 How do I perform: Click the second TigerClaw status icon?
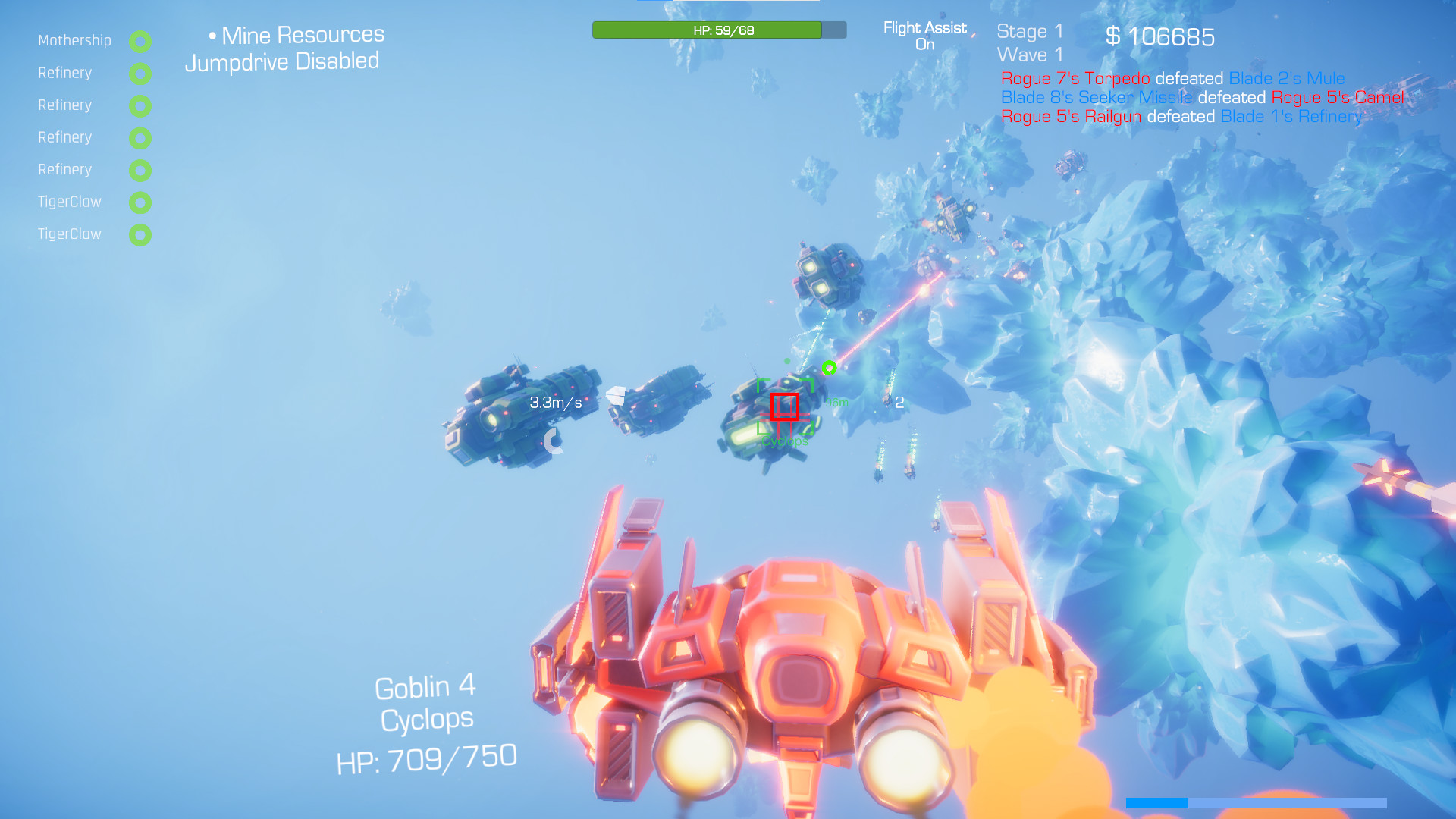[x=140, y=234]
